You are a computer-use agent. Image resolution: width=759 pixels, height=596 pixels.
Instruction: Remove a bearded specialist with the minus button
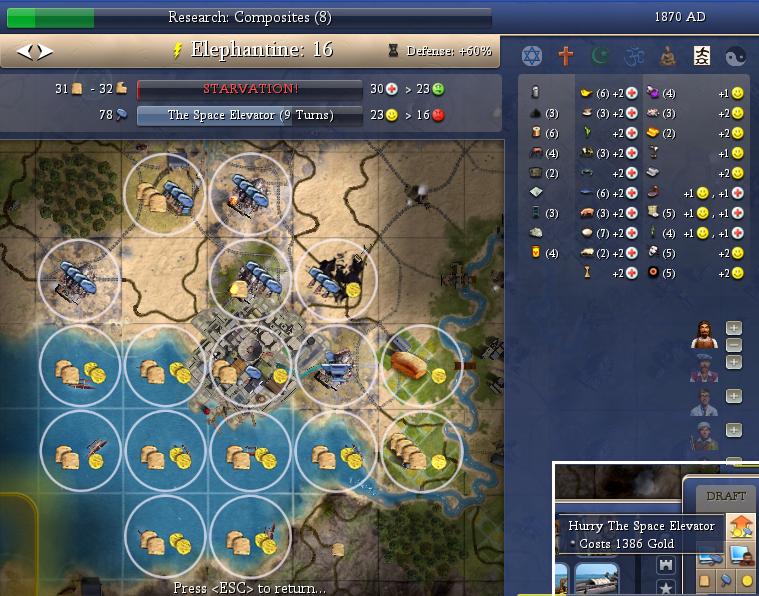tap(733, 345)
